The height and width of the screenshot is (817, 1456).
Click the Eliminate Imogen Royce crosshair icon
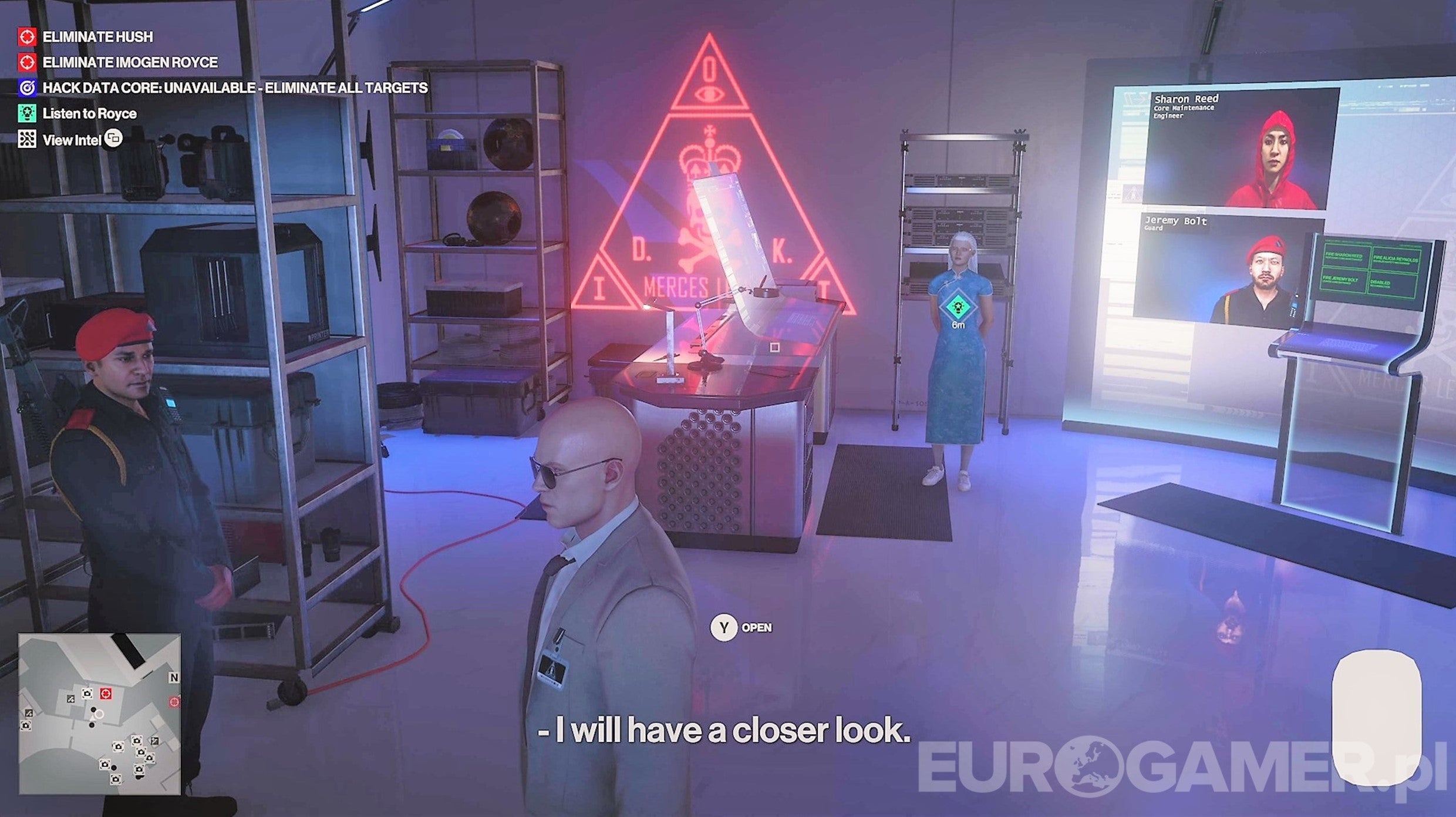(x=26, y=62)
